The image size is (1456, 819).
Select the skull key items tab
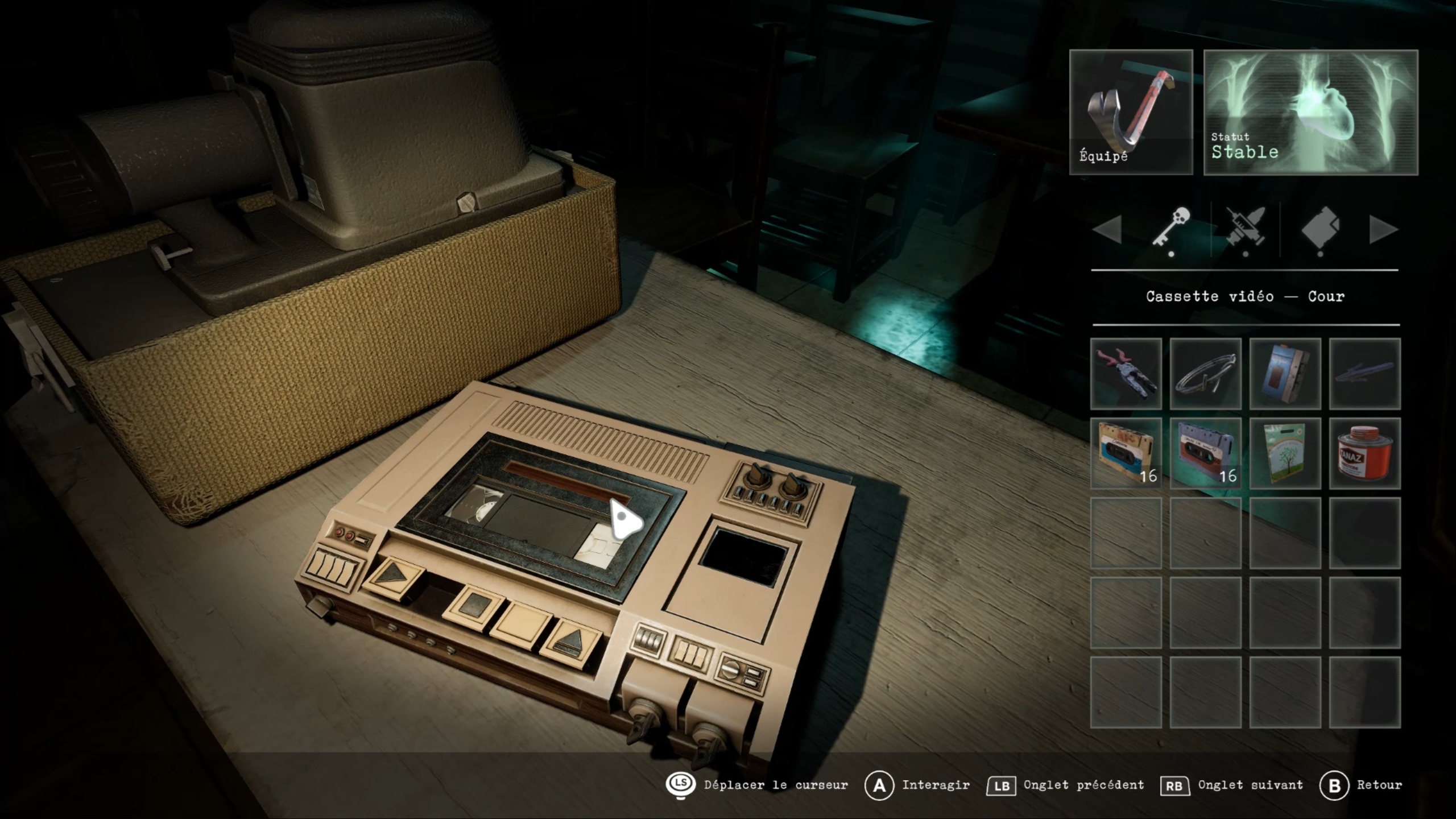click(1171, 229)
